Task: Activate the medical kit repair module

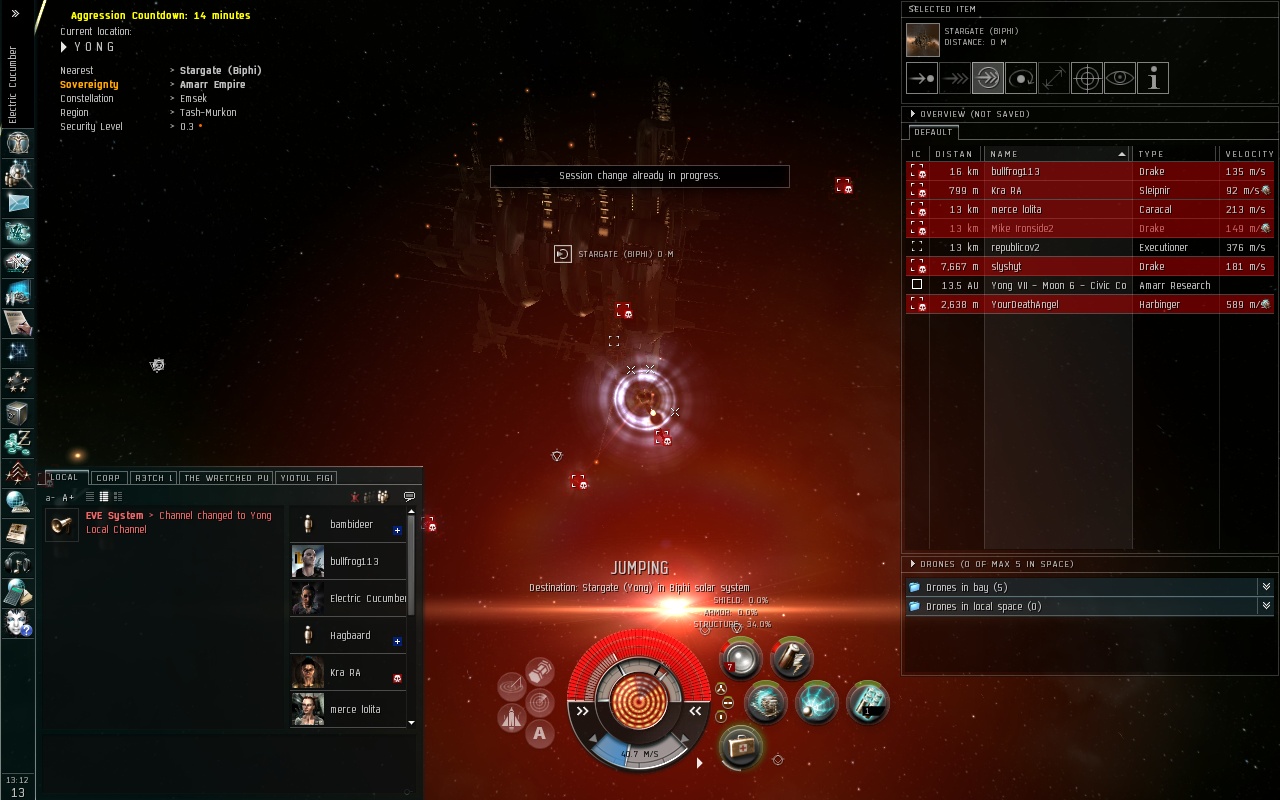Action: pos(741,747)
